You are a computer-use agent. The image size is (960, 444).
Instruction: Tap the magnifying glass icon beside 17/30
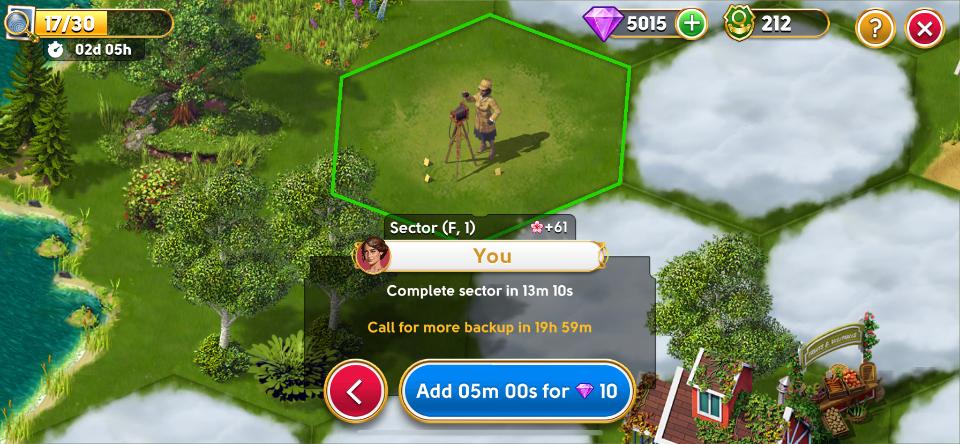coord(17,23)
